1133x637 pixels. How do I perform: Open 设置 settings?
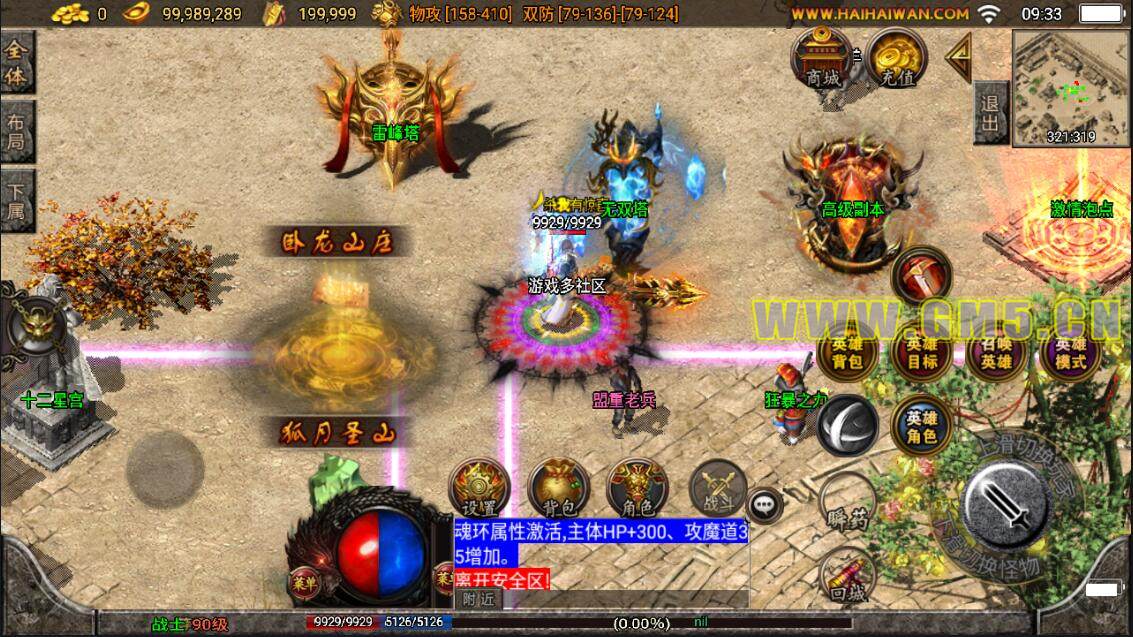(480, 489)
